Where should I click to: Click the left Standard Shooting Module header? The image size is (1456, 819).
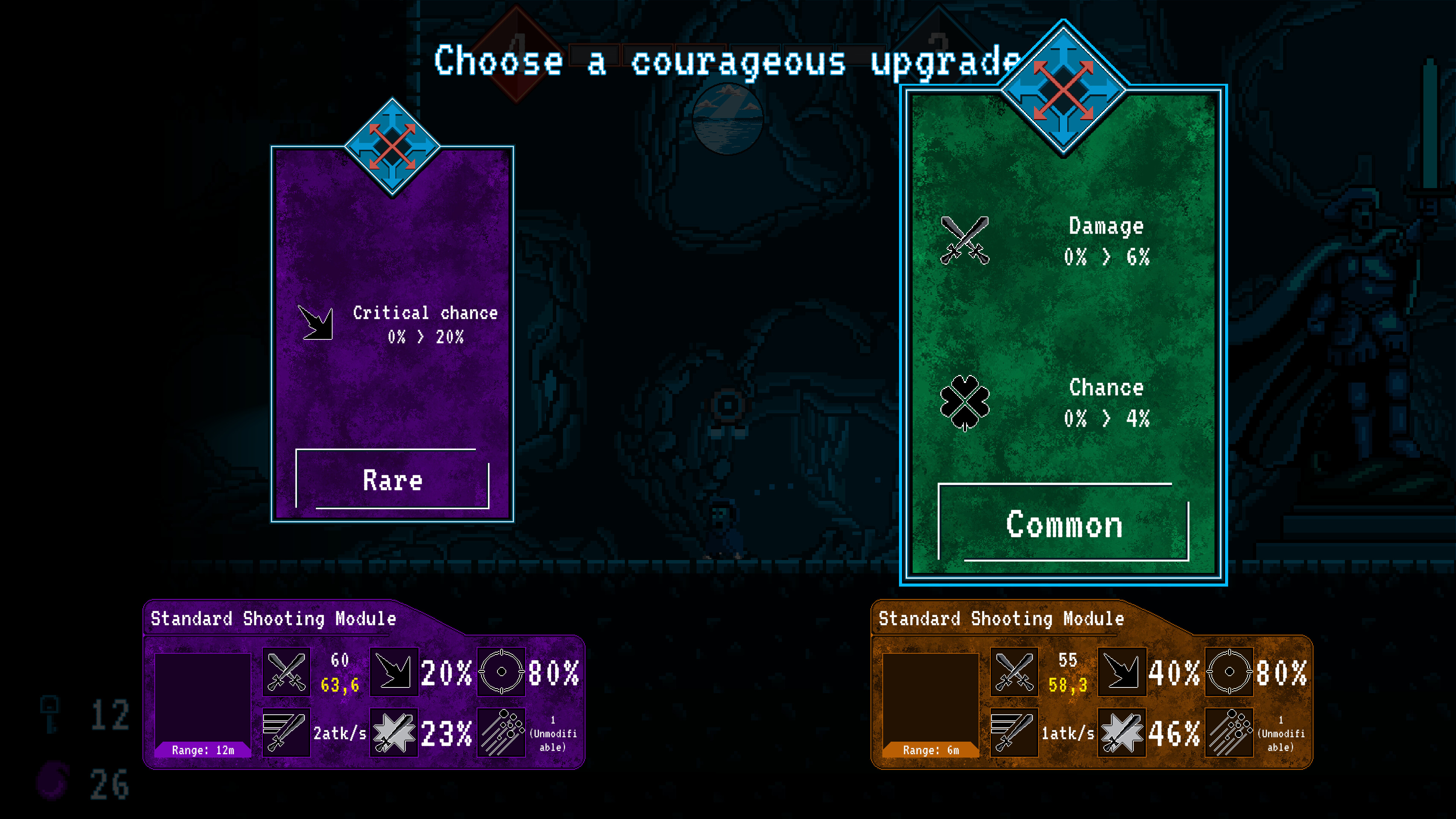[x=273, y=618]
